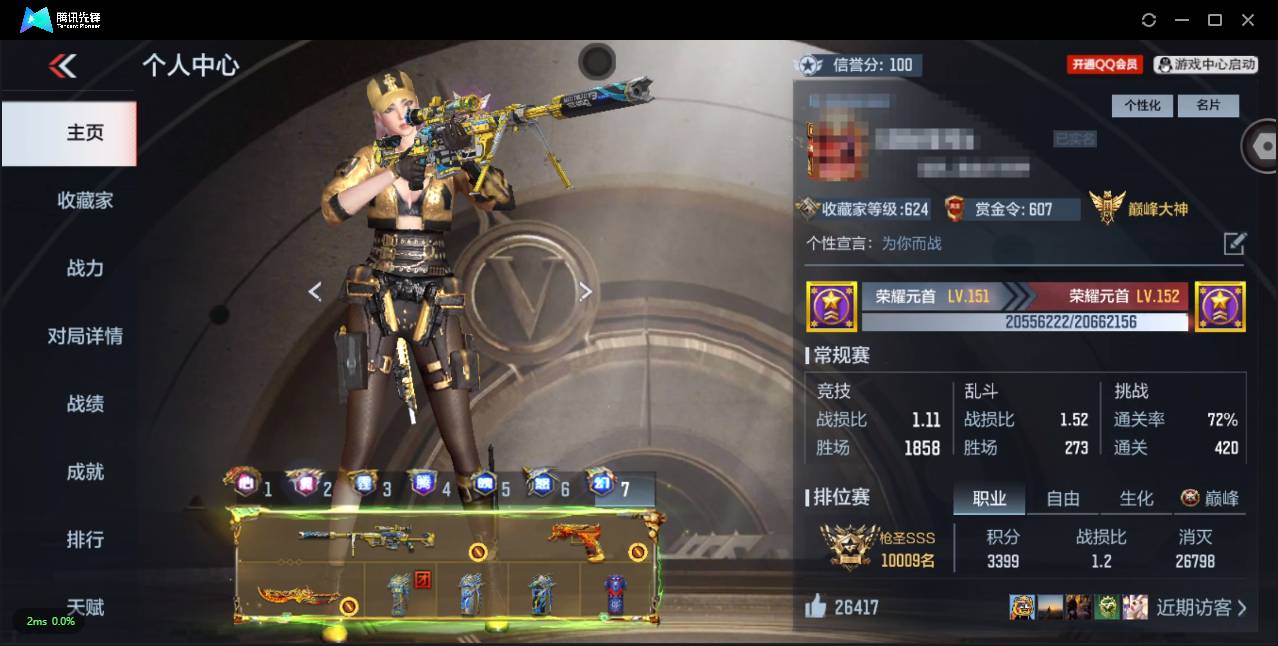This screenshot has width=1278, height=646.
Task: Open the 巅峰 ranked tab
Action: [x=1210, y=498]
